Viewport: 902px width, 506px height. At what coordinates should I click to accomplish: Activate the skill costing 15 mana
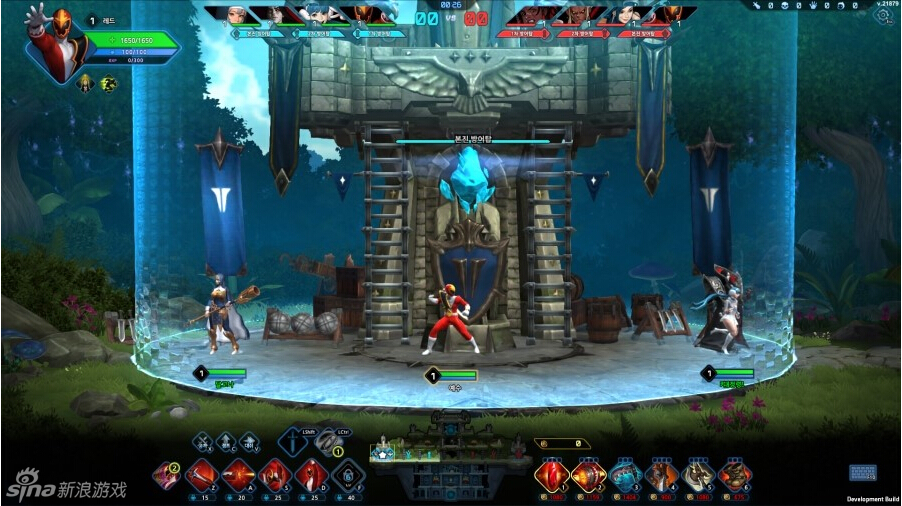(203, 474)
